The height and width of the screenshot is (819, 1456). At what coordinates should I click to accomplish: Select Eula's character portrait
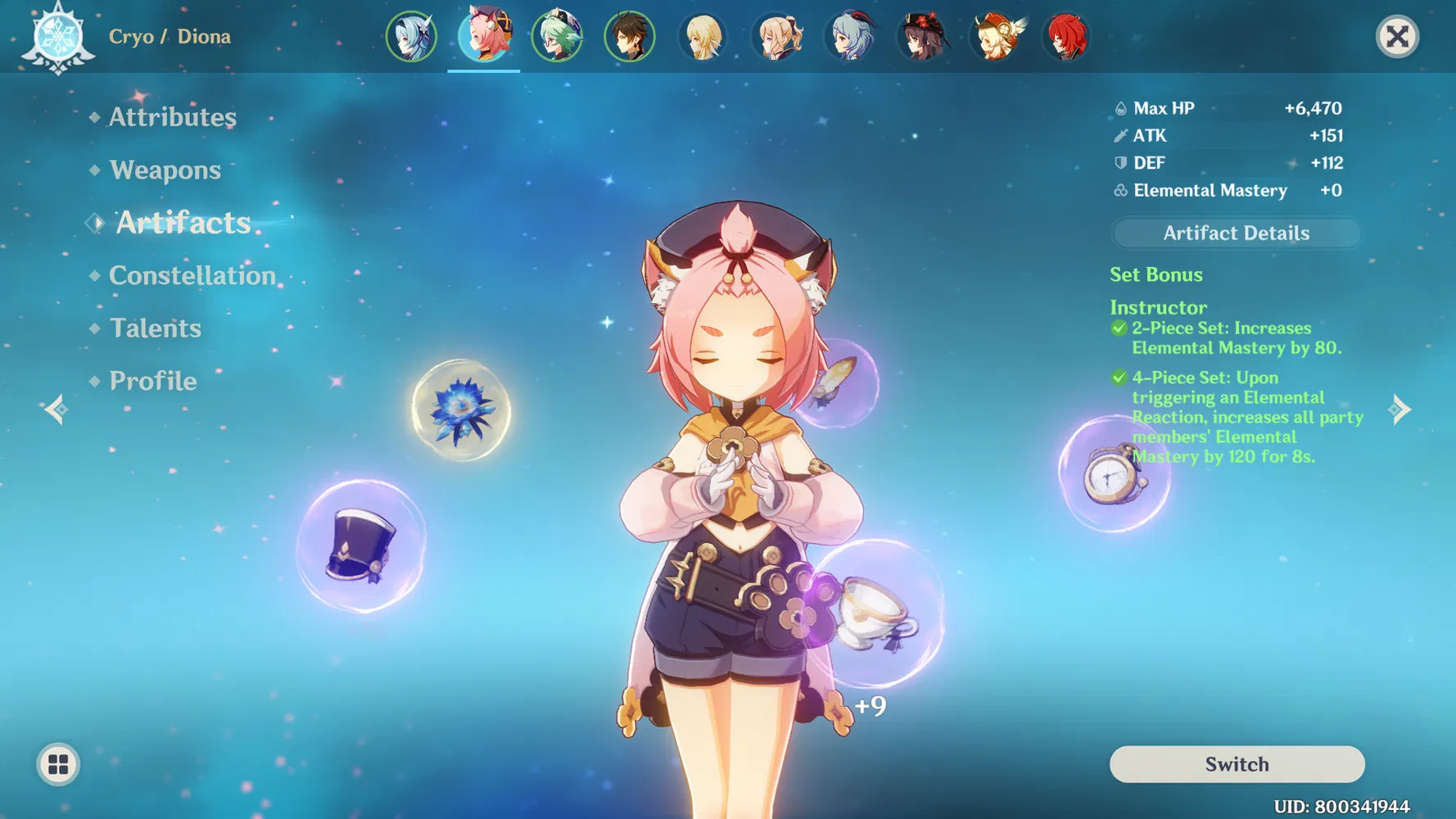tap(412, 37)
